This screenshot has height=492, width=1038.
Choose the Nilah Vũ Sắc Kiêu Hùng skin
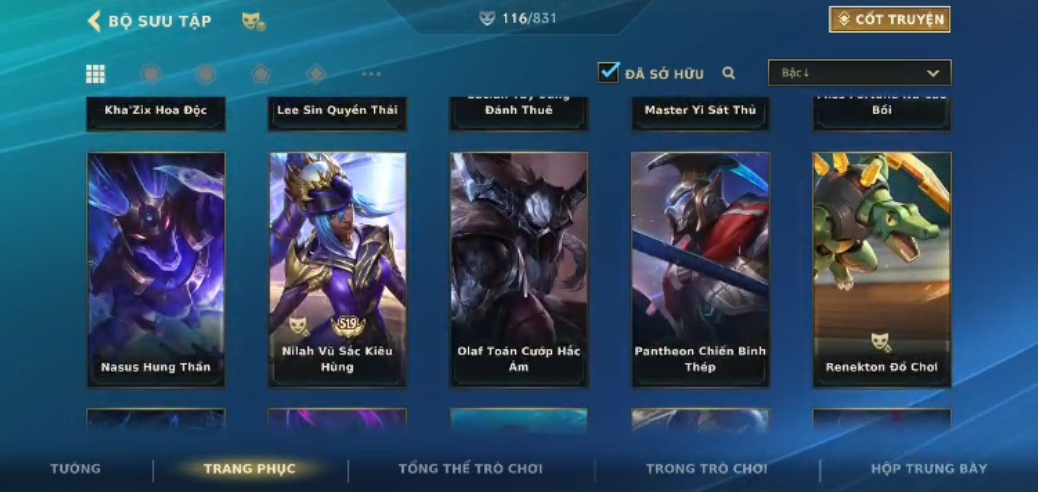[x=337, y=269]
